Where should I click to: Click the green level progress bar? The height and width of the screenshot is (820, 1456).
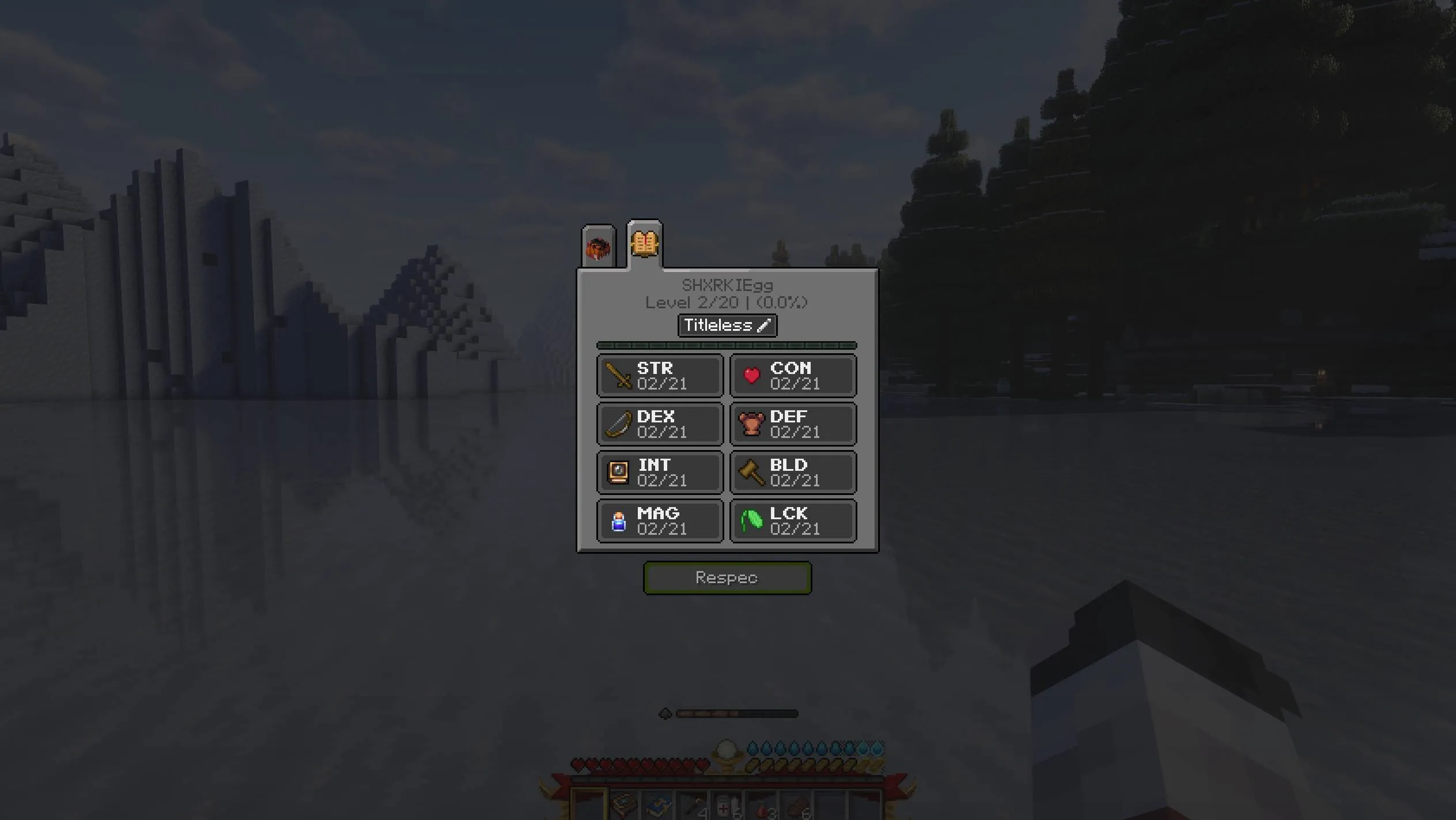coord(727,345)
